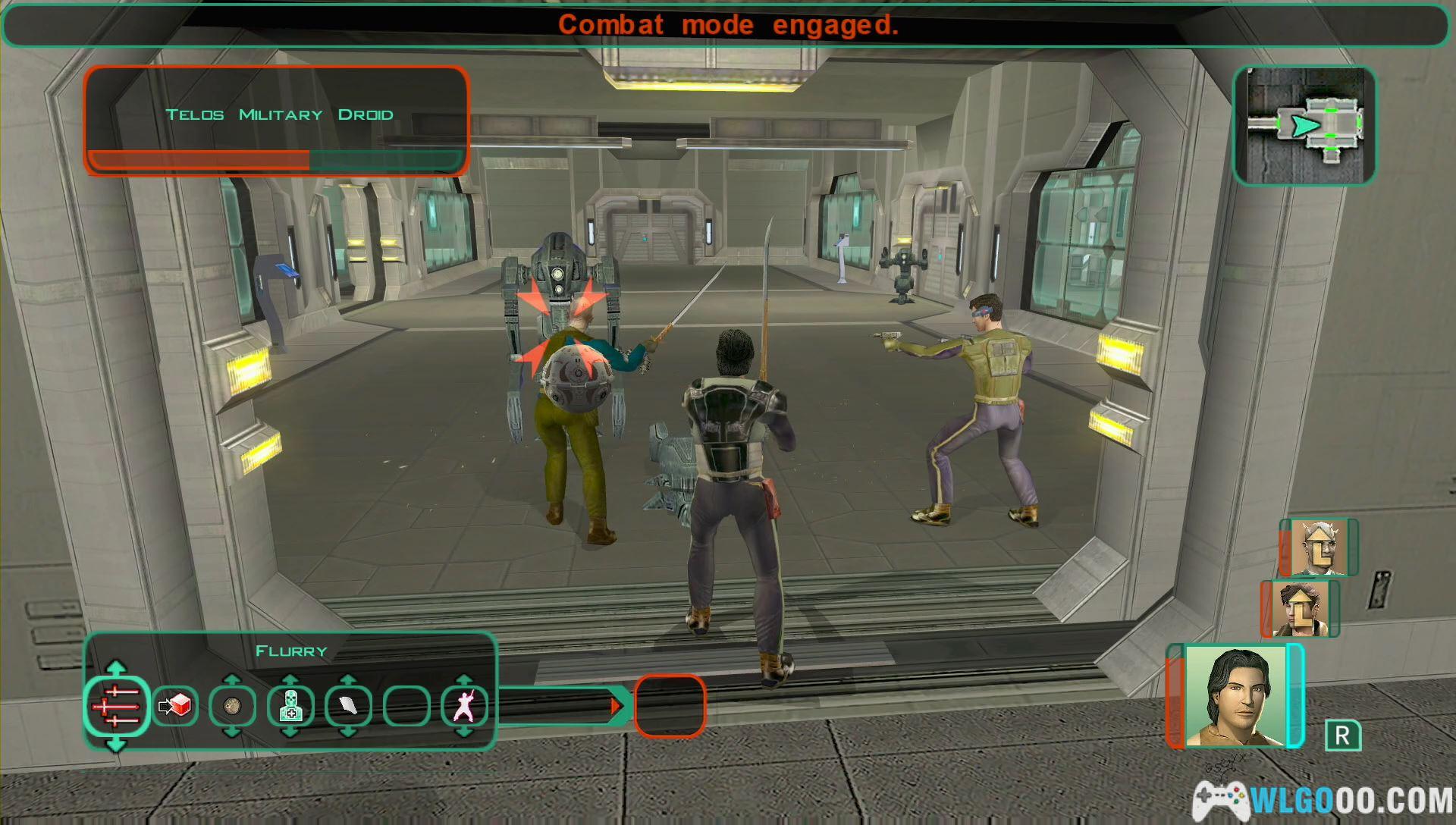Use the white shield item slot

coord(348,707)
